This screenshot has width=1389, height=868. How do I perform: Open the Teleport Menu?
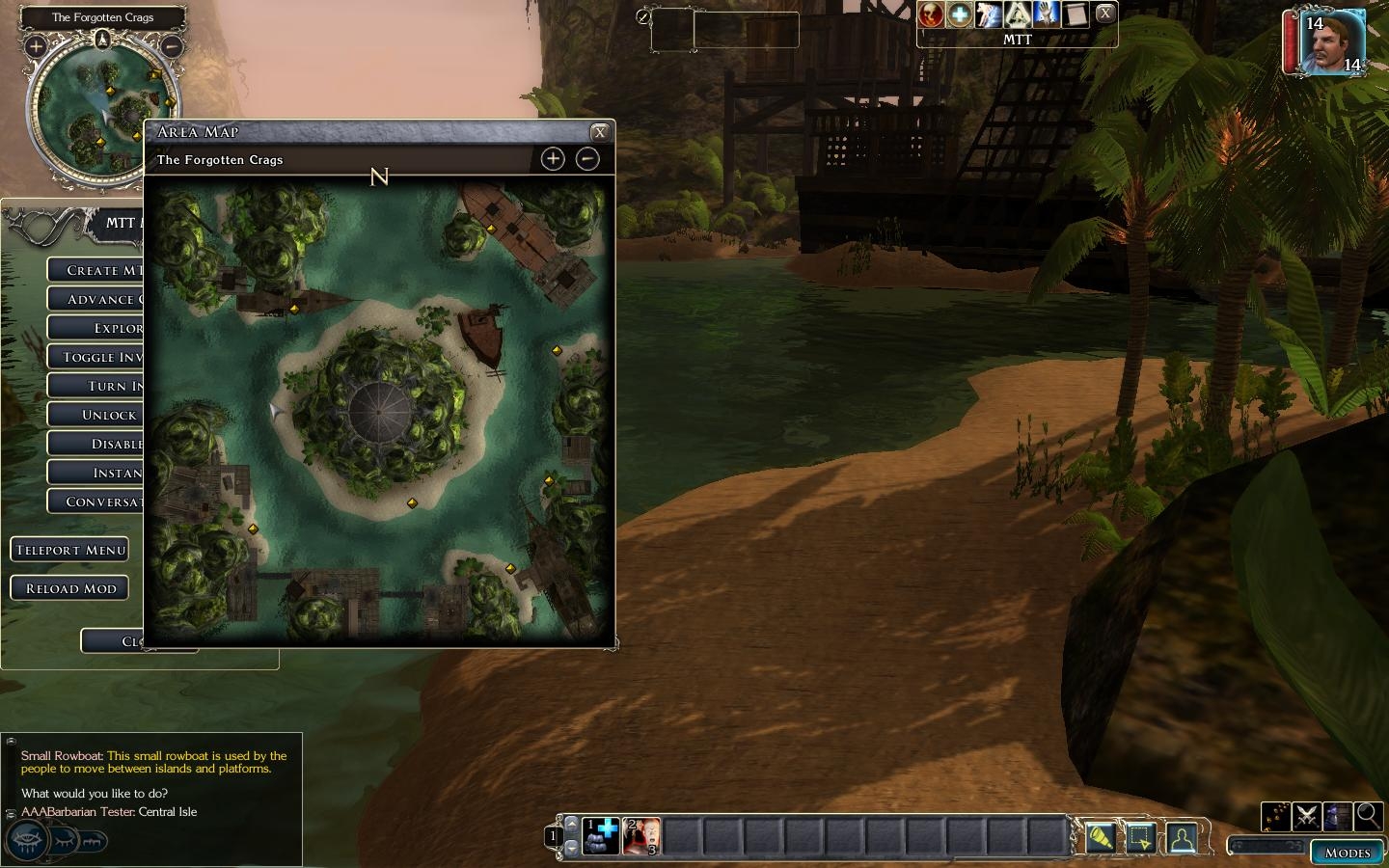[70, 550]
